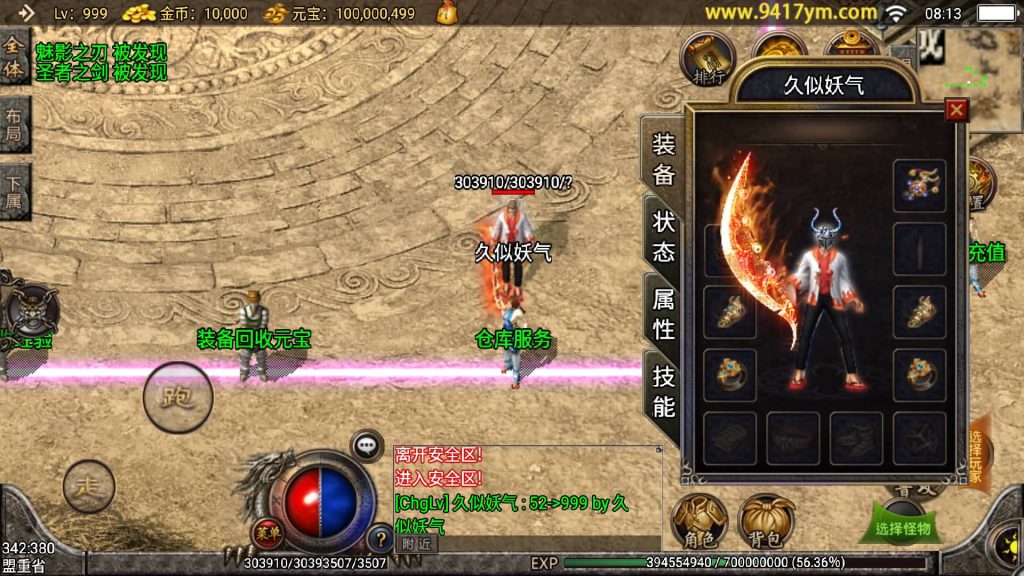Select the 装备 equipment tab
The height and width of the screenshot is (576, 1024).
pyautogui.click(x=664, y=159)
